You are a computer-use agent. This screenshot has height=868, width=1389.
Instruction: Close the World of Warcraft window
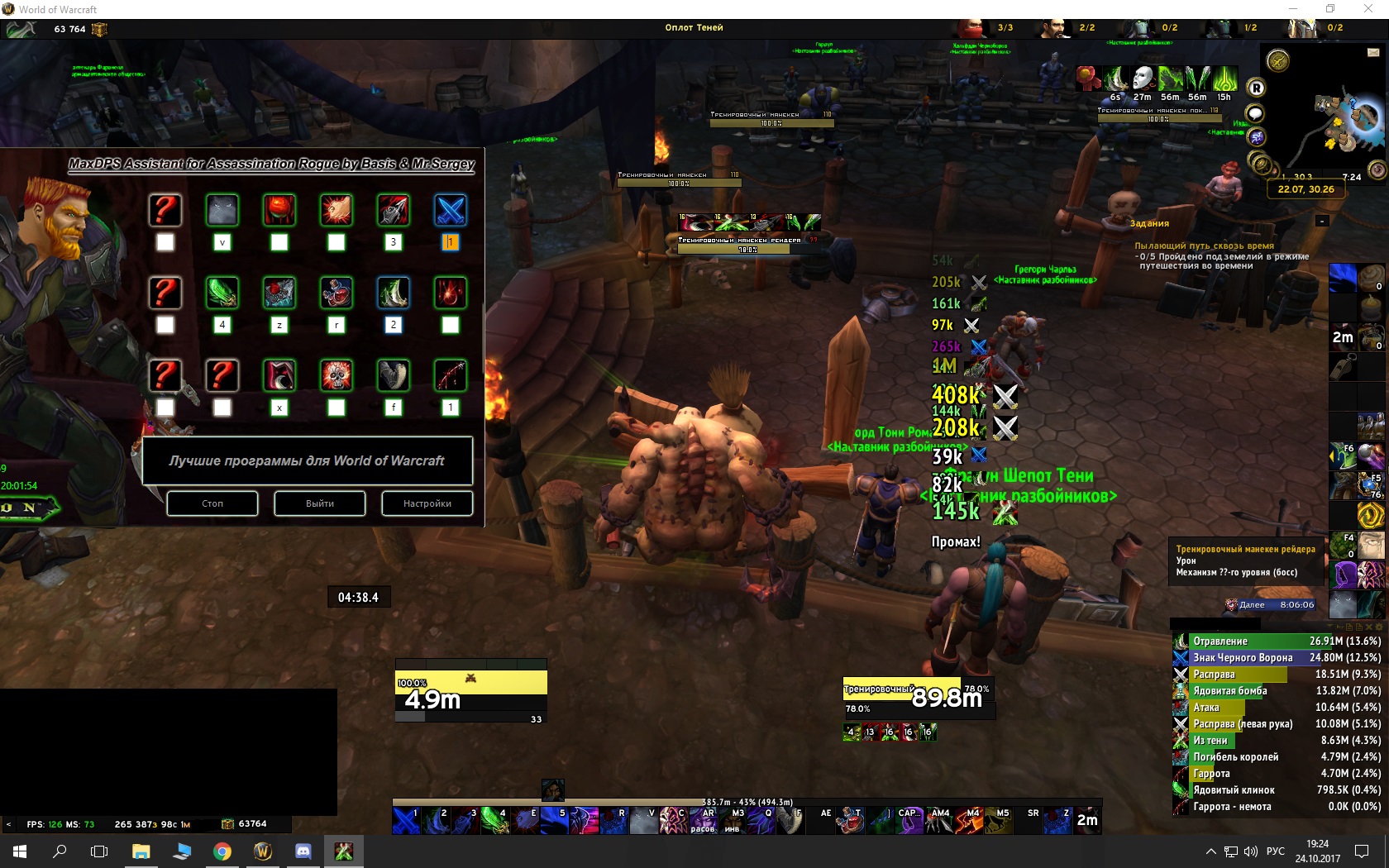point(1368,9)
